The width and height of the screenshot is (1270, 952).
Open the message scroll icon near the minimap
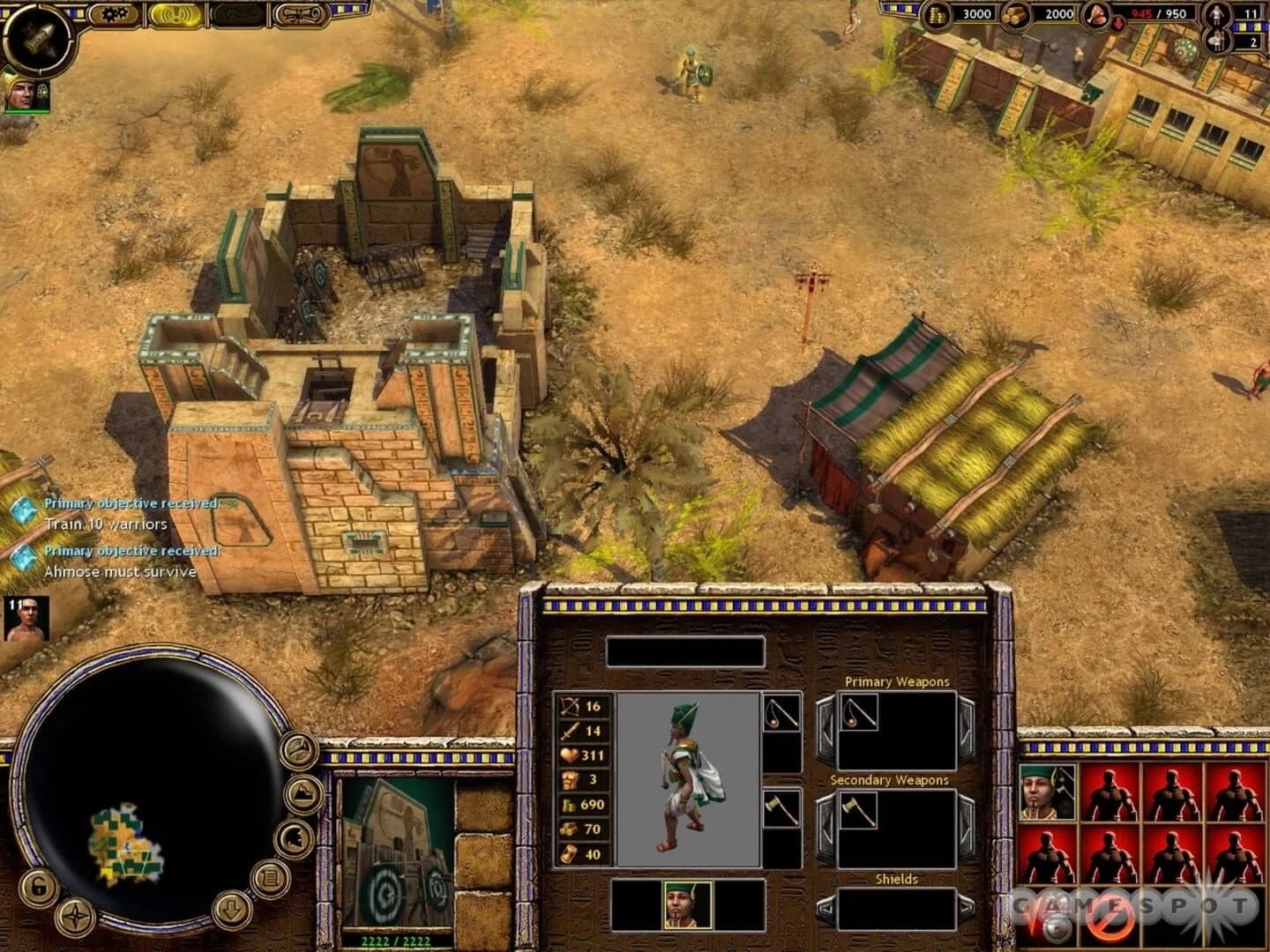pyautogui.click(x=270, y=880)
